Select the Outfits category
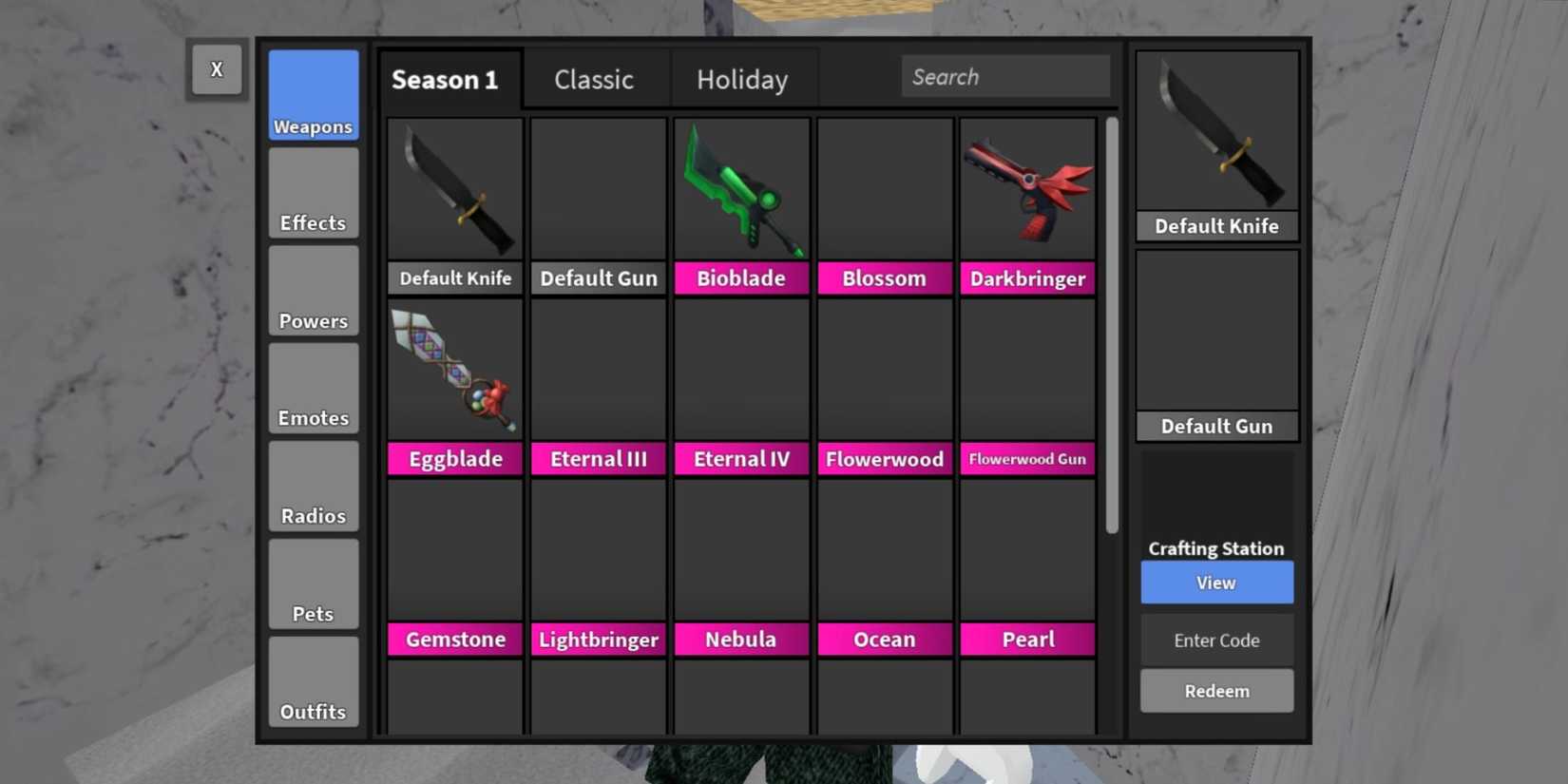 (x=313, y=681)
